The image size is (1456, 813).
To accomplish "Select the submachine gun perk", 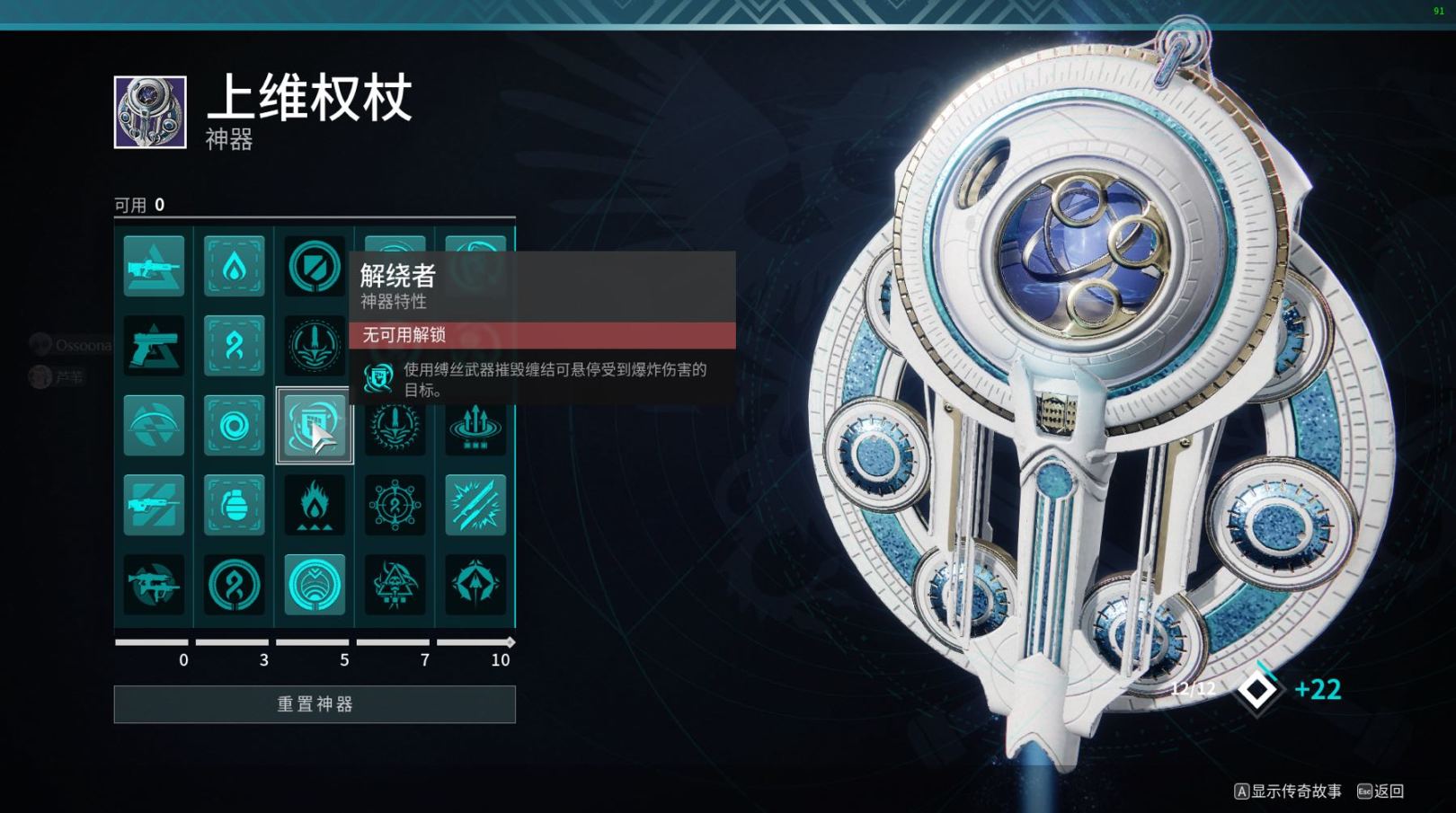I will (154, 585).
